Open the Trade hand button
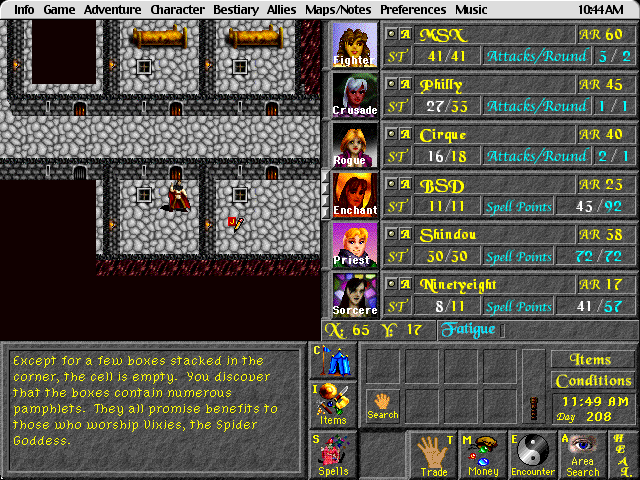640x480 pixels. (x=432, y=455)
